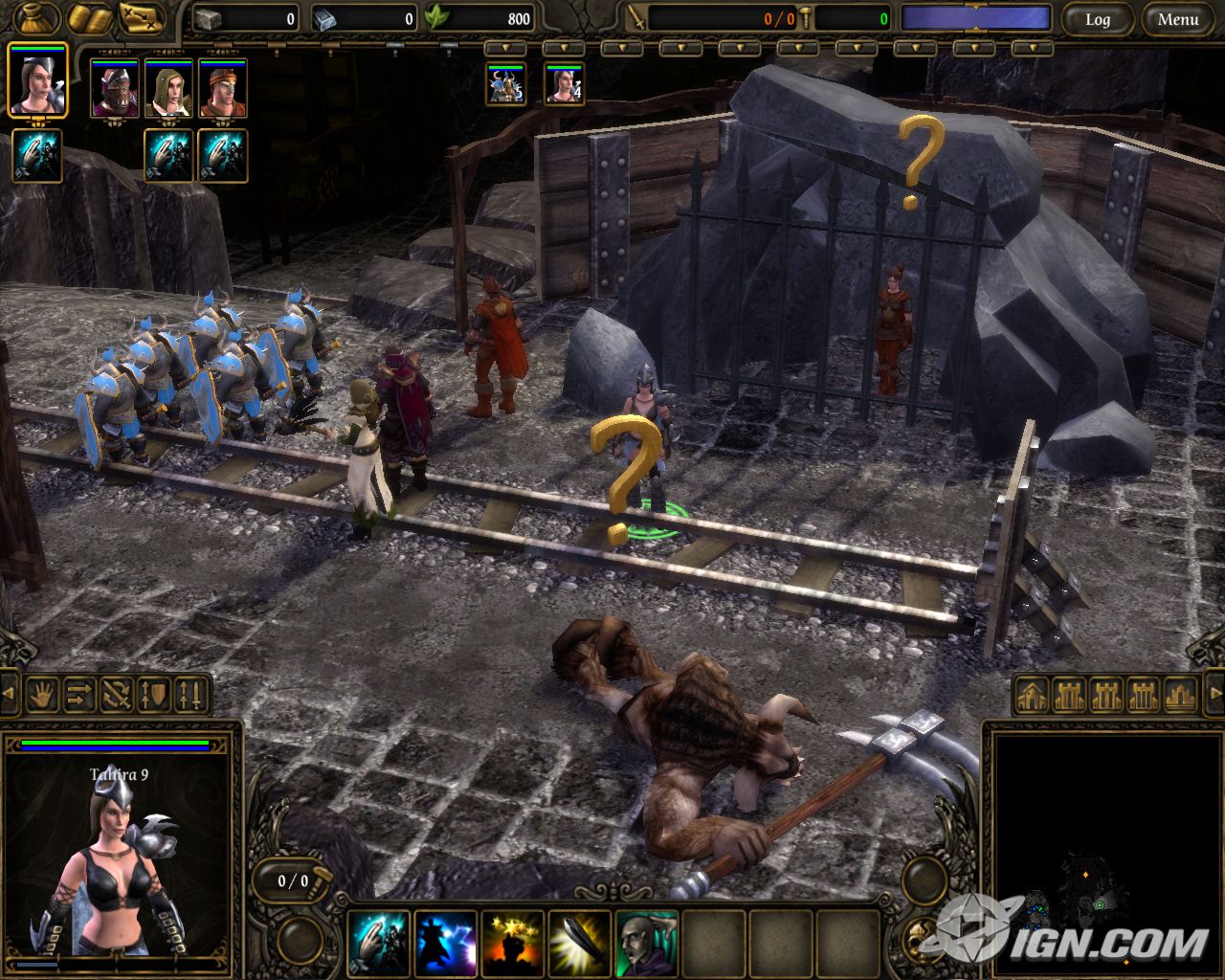Select the Attack crossed-swords stance icon
The image size is (1225, 980).
pos(117,695)
